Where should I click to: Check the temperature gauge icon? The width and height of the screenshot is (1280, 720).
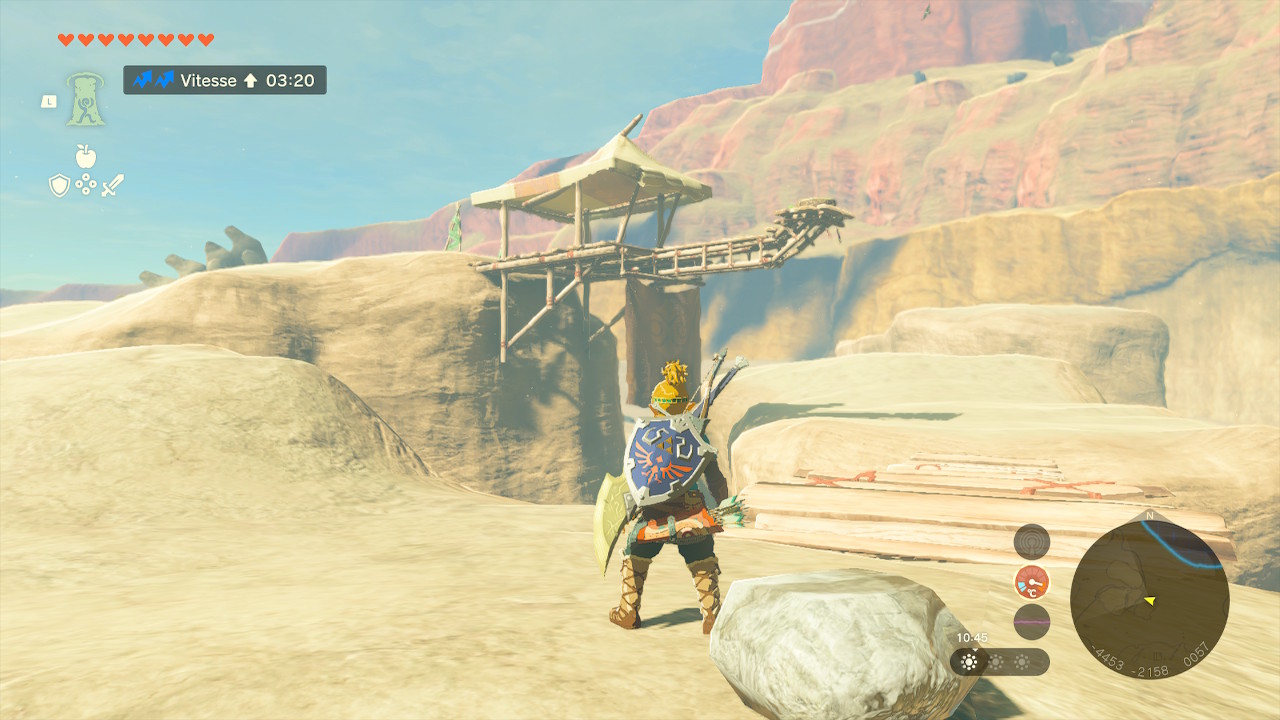point(1031,582)
